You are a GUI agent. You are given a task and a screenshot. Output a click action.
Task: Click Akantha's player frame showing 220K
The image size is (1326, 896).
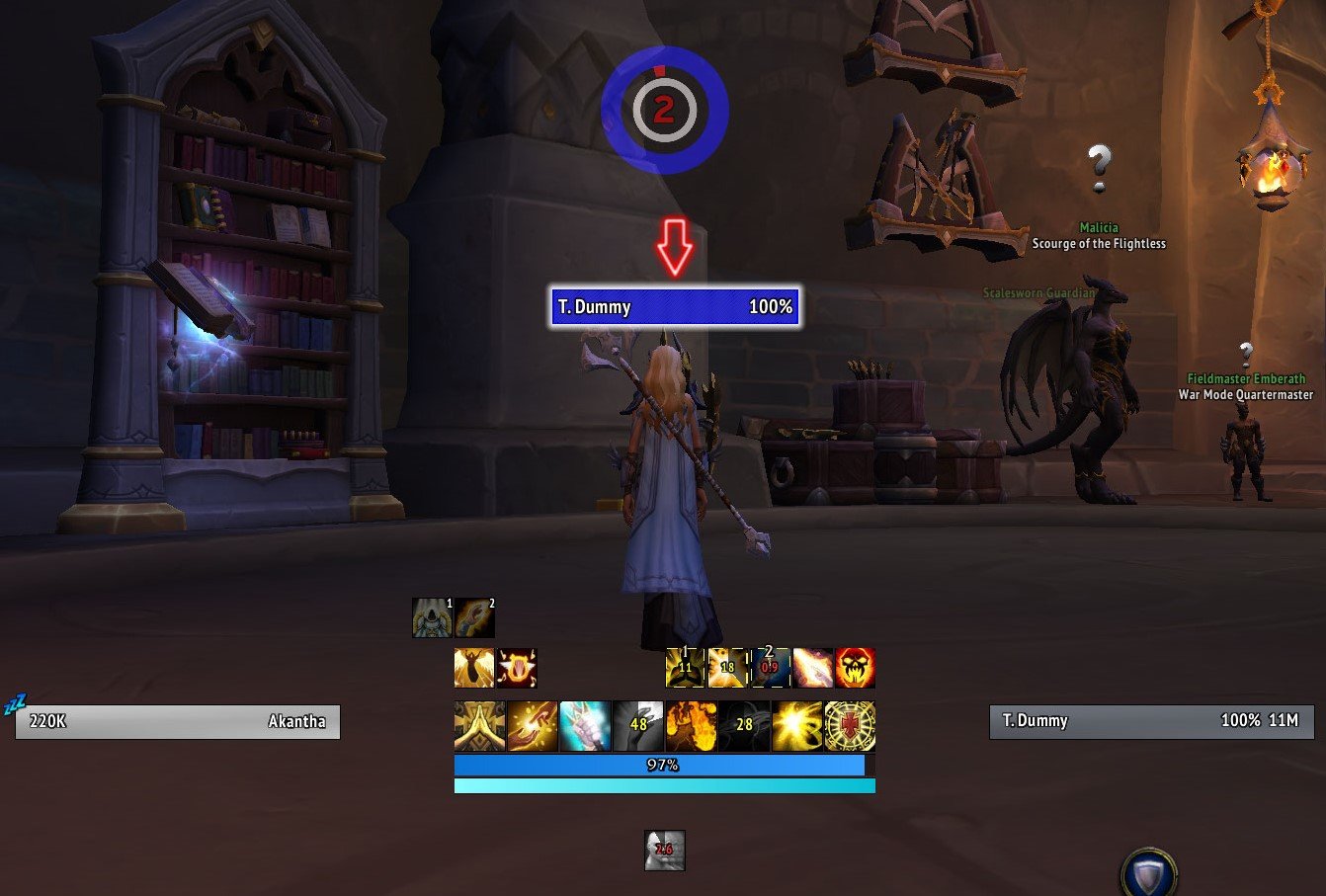coord(176,721)
